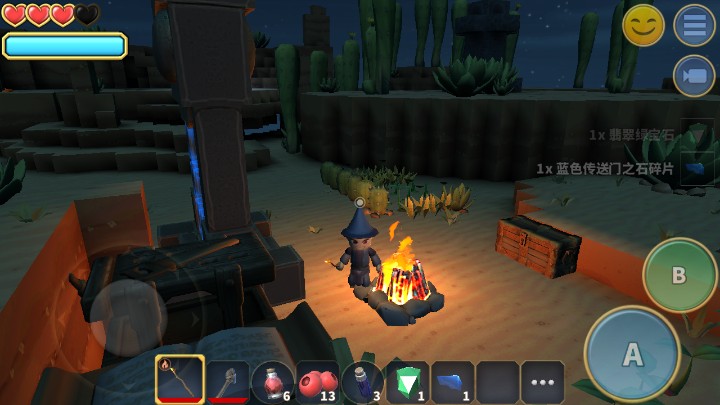Select the emerald gem hotbar slot
The width and height of the screenshot is (720, 405).
point(407,381)
